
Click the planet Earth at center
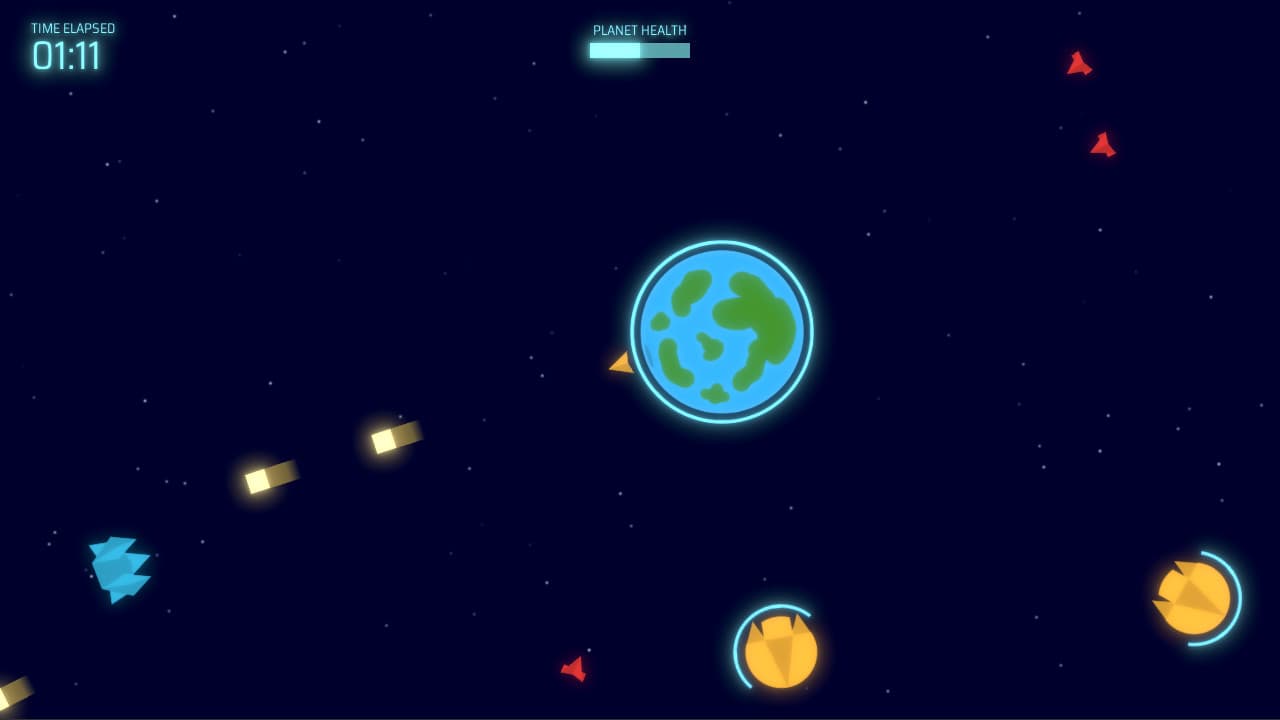pos(718,330)
